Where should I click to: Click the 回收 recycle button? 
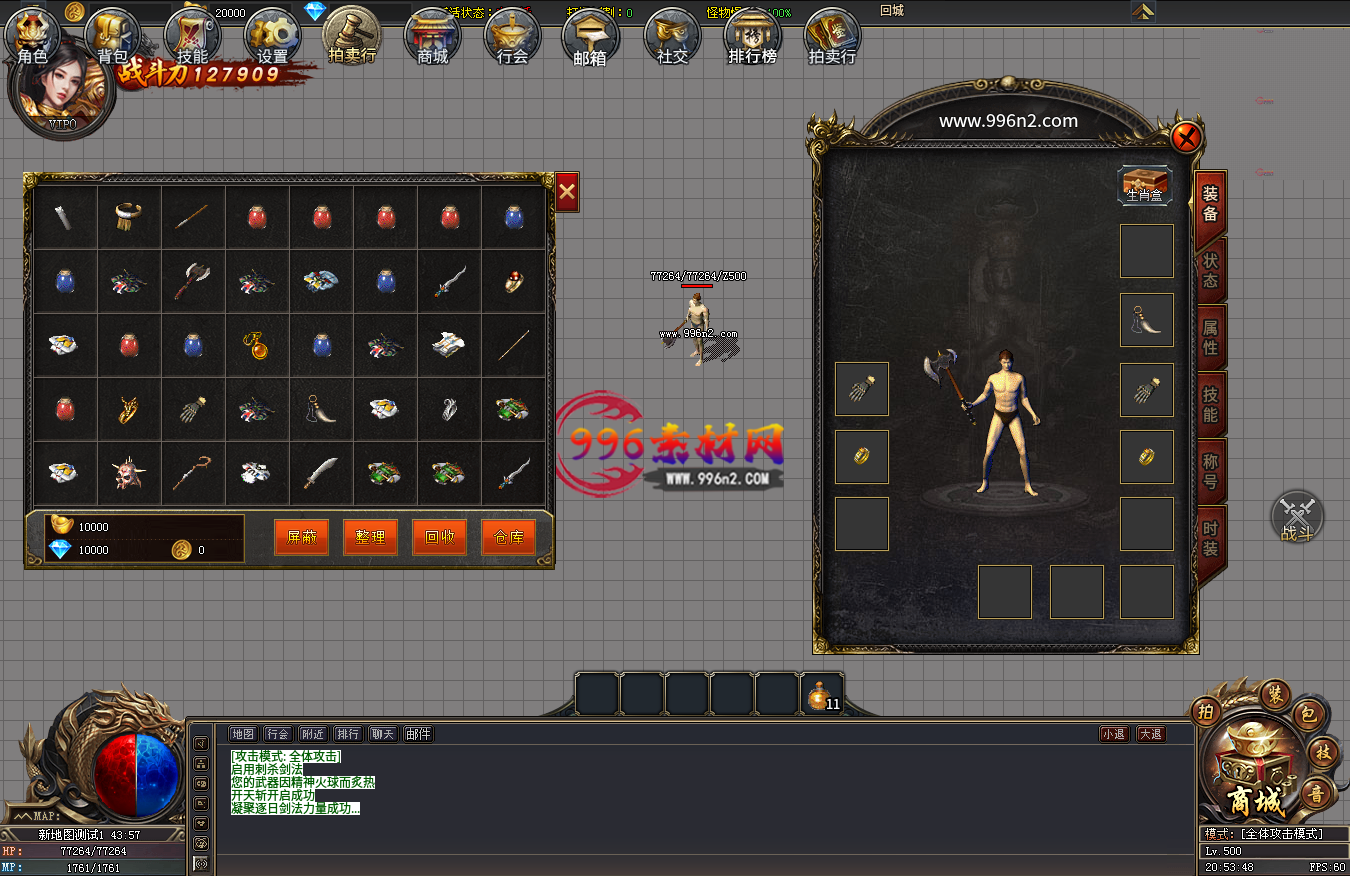pos(439,537)
